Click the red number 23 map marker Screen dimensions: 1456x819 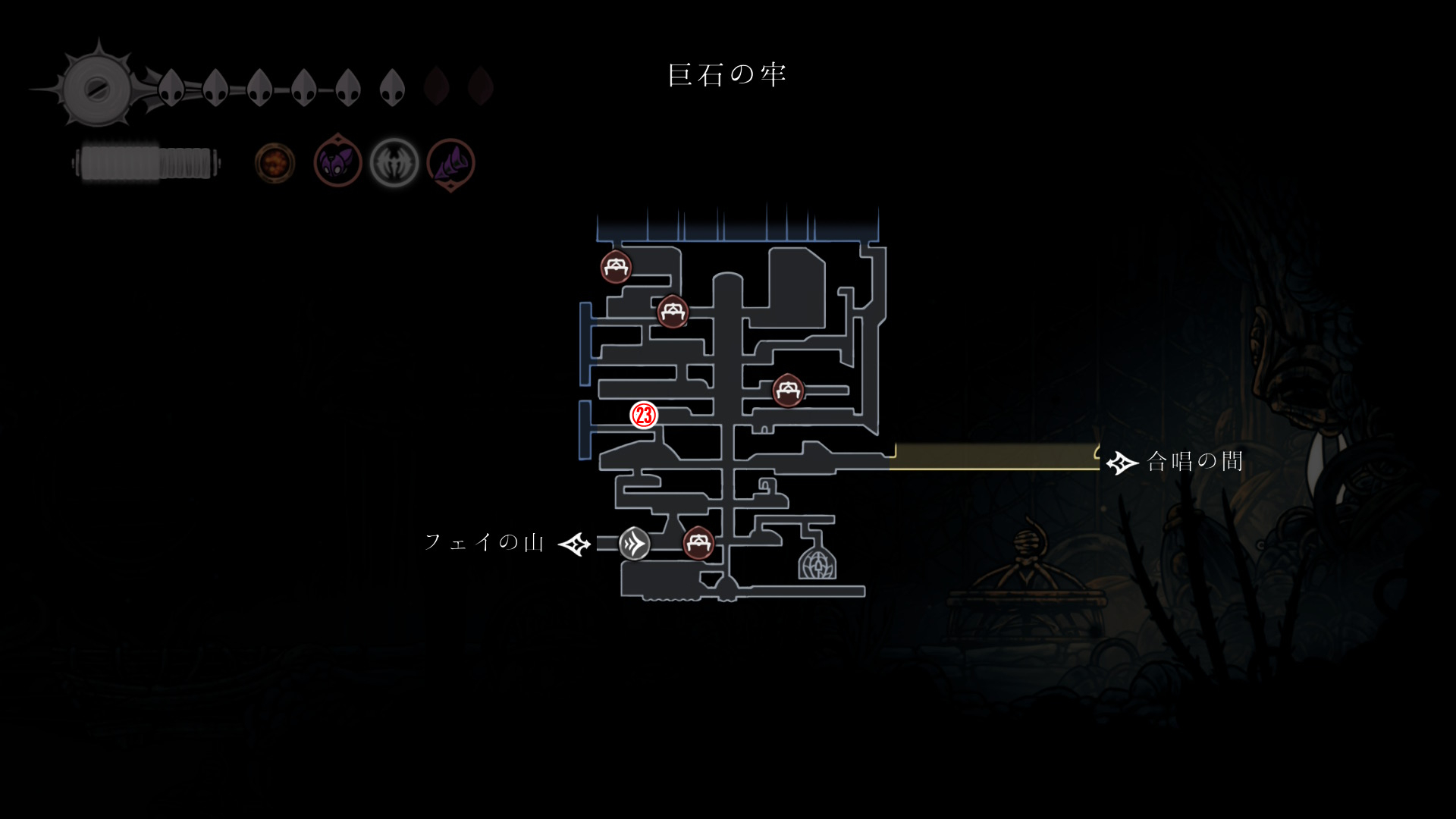click(644, 415)
